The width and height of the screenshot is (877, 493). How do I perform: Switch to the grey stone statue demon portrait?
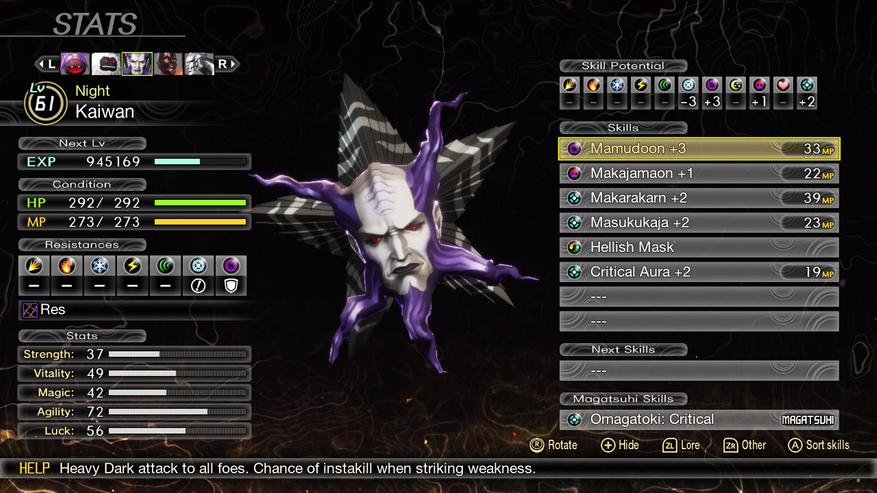click(x=198, y=64)
